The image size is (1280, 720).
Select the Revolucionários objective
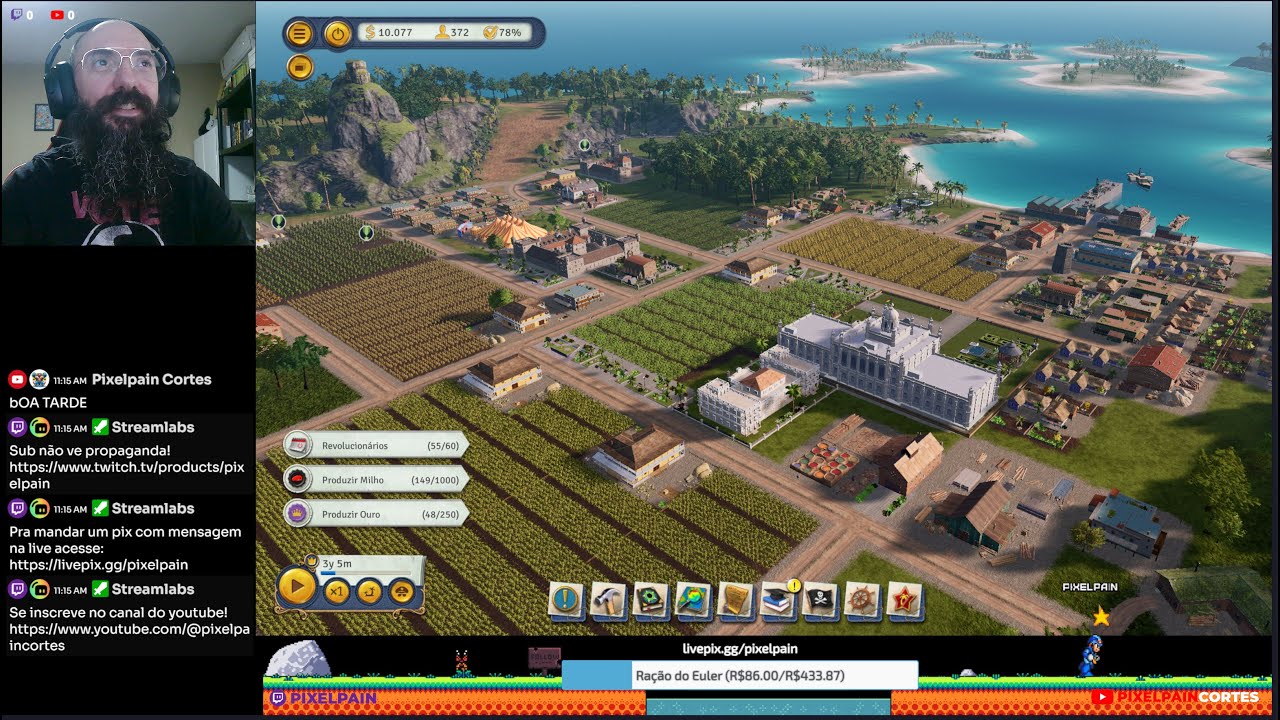point(376,445)
